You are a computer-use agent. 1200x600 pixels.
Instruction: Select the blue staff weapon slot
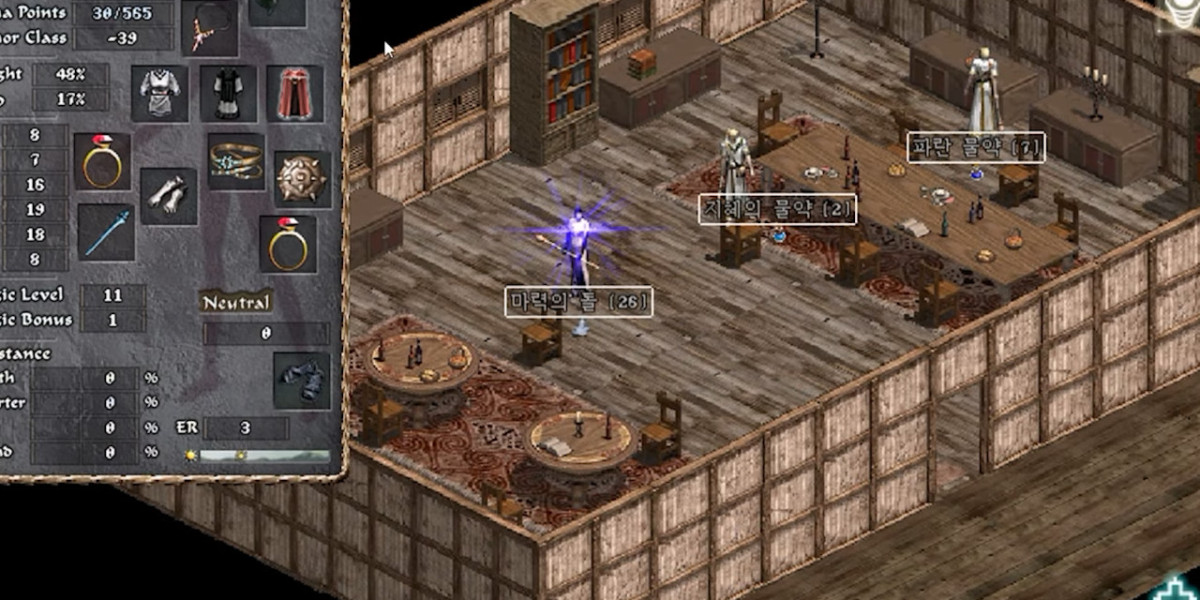pyautogui.click(x=105, y=232)
